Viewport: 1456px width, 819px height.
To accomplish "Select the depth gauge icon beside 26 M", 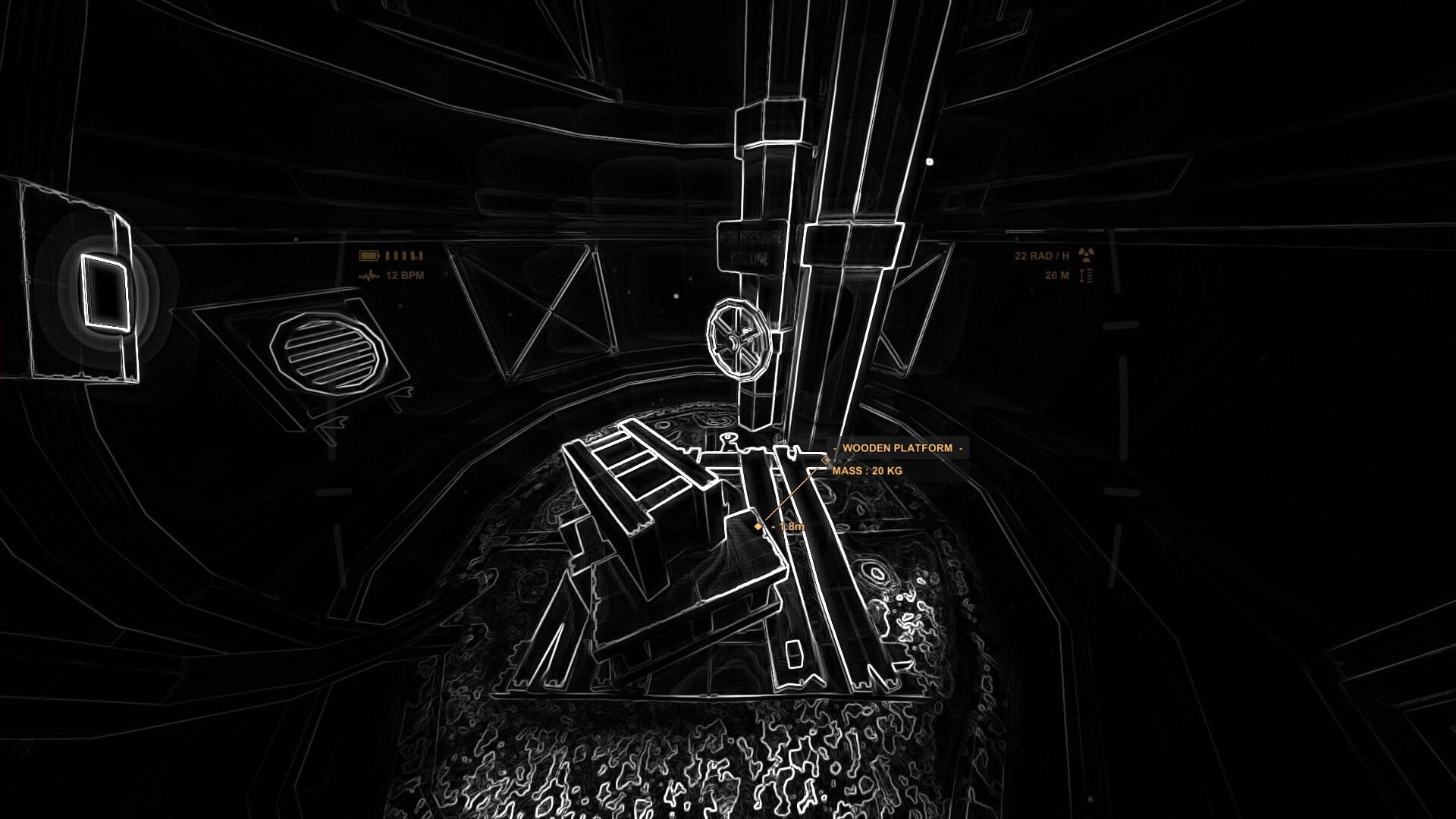I will tap(1085, 275).
